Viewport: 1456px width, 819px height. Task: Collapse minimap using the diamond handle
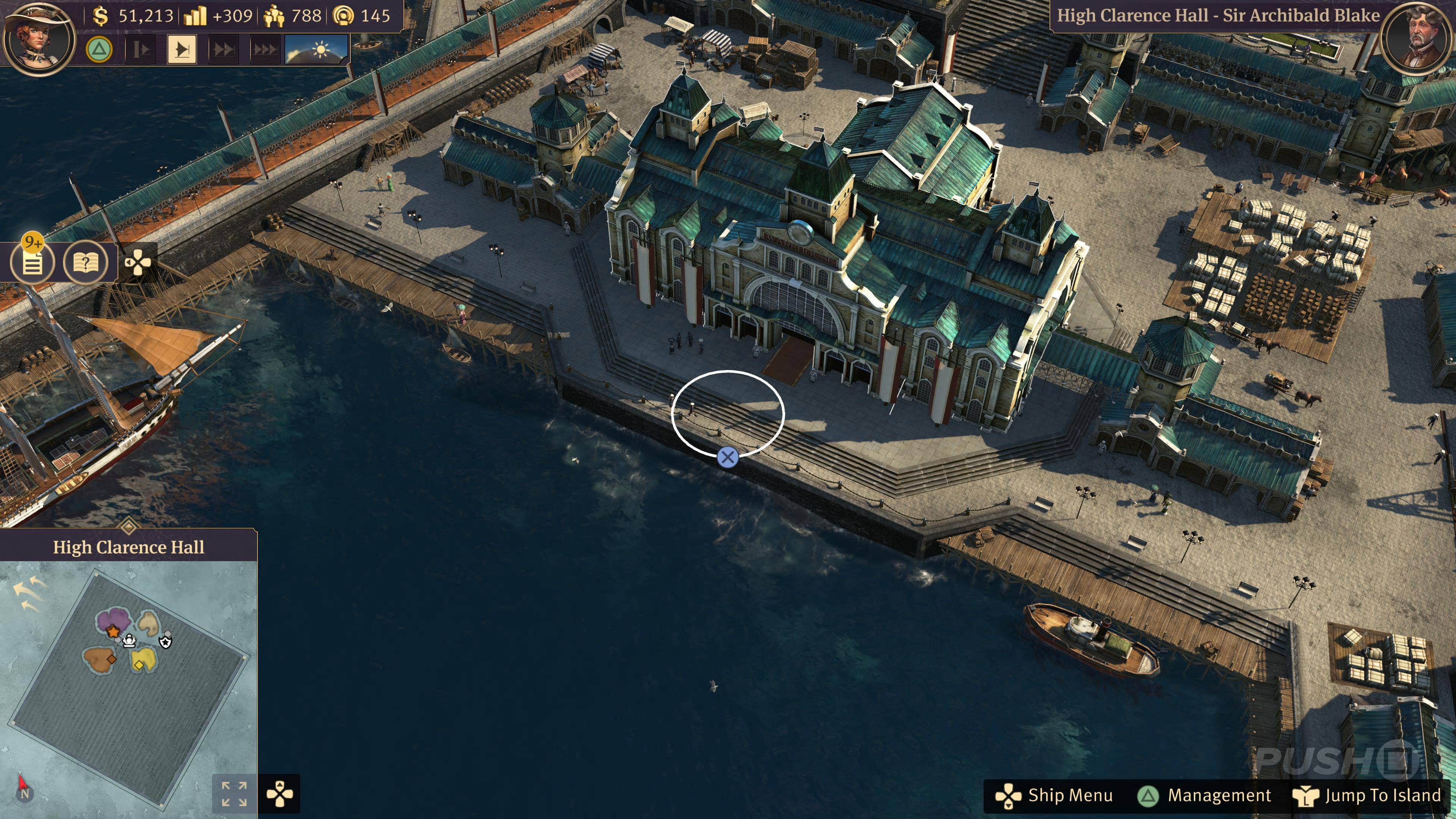point(129,527)
